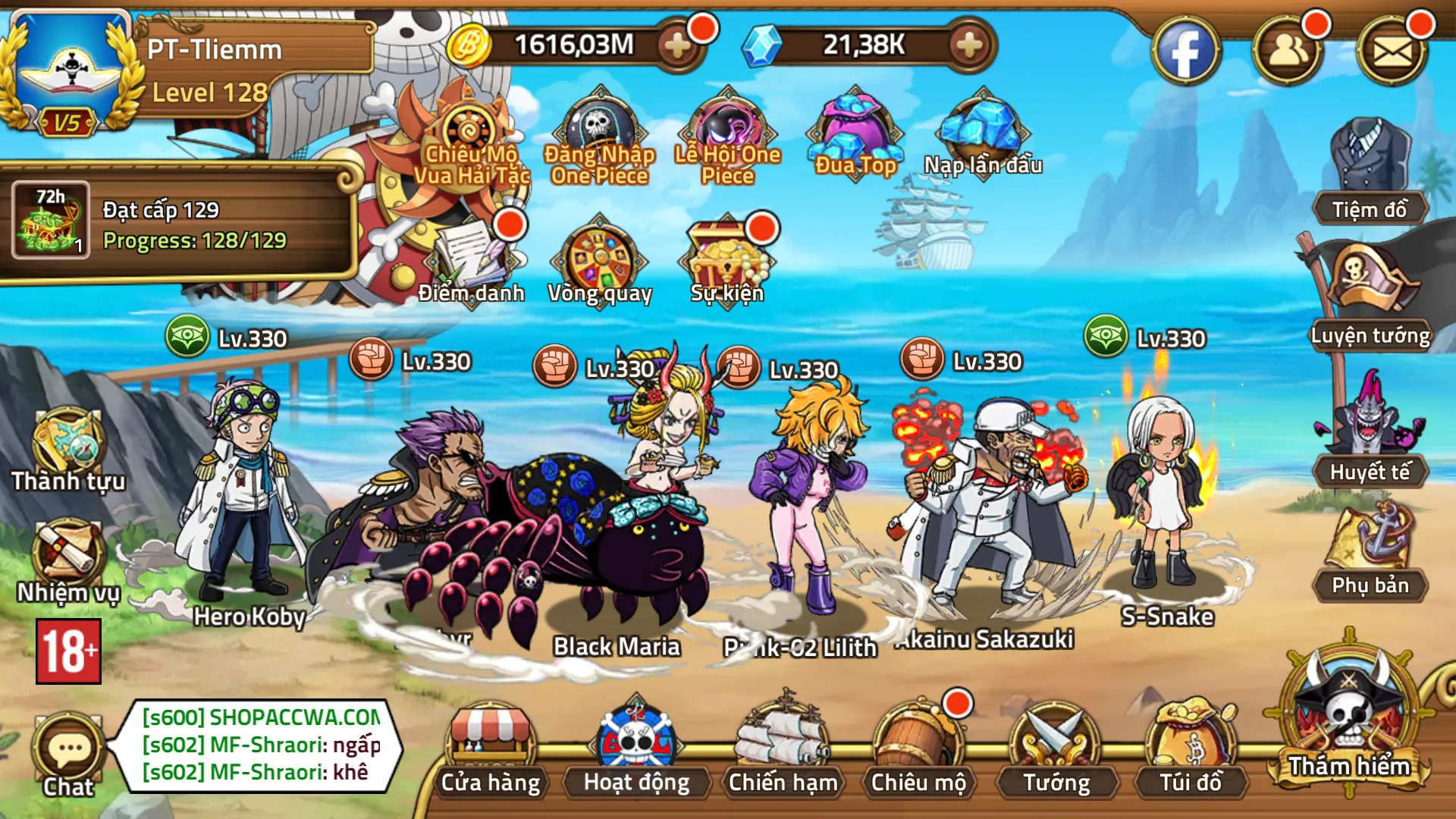
Task: Open the Sự kiện treasure chest events
Action: click(x=726, y=262)
